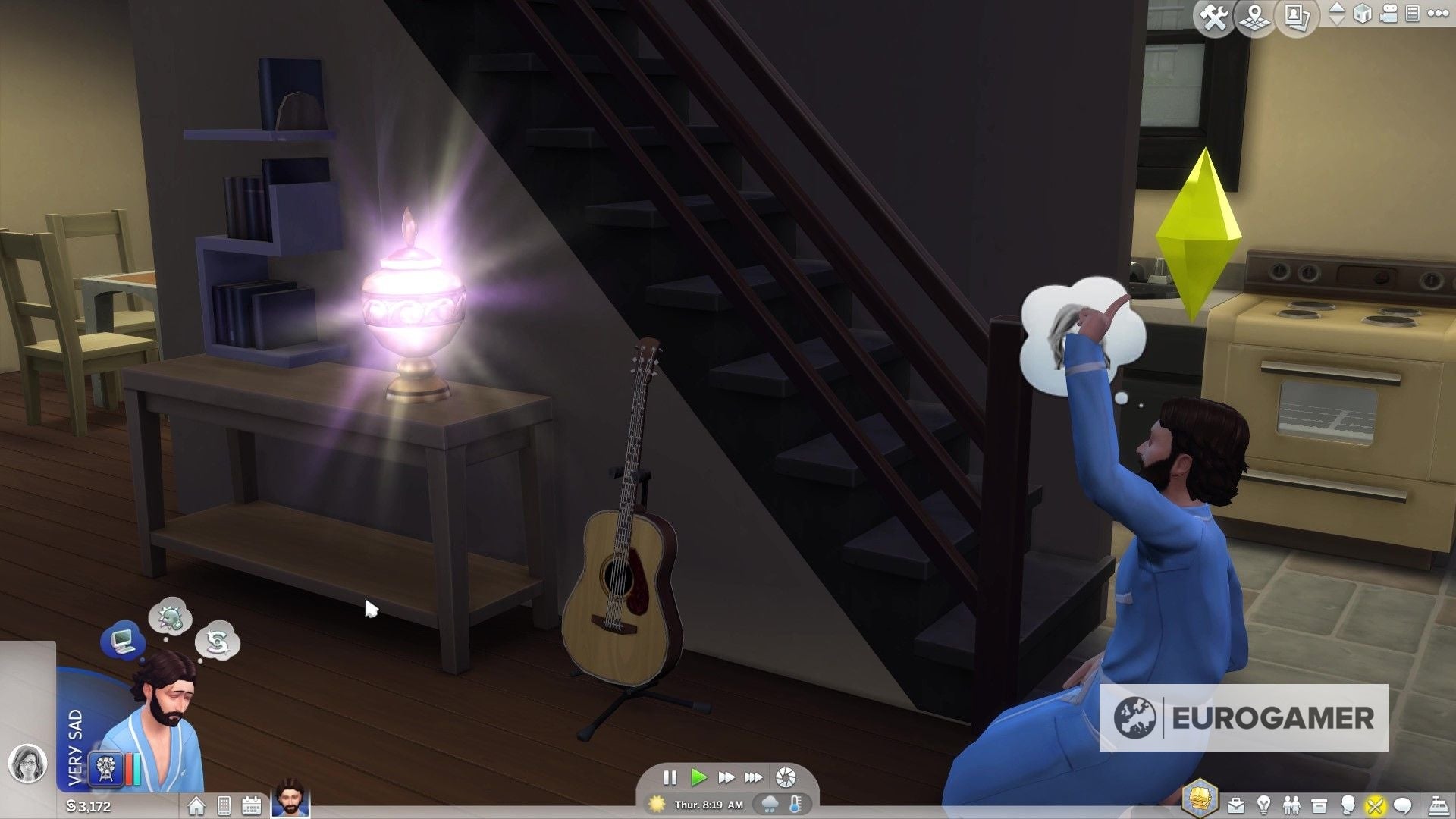1456x819 pixels.
Task: Open the Needs panel crossed fork-and-knife icon
Action: coord(1375,805)
